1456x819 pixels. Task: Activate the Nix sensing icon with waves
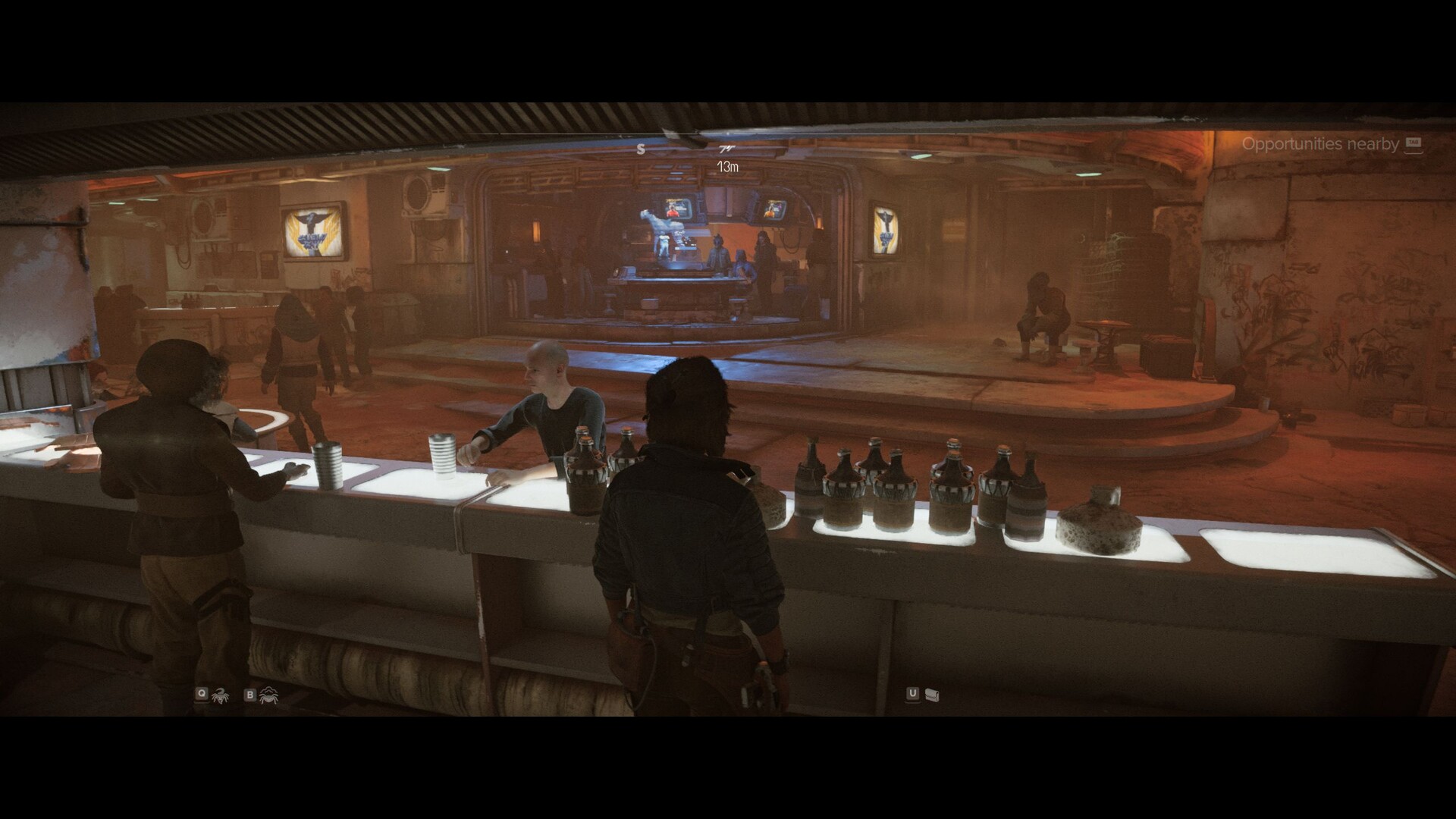coord(268,694)
